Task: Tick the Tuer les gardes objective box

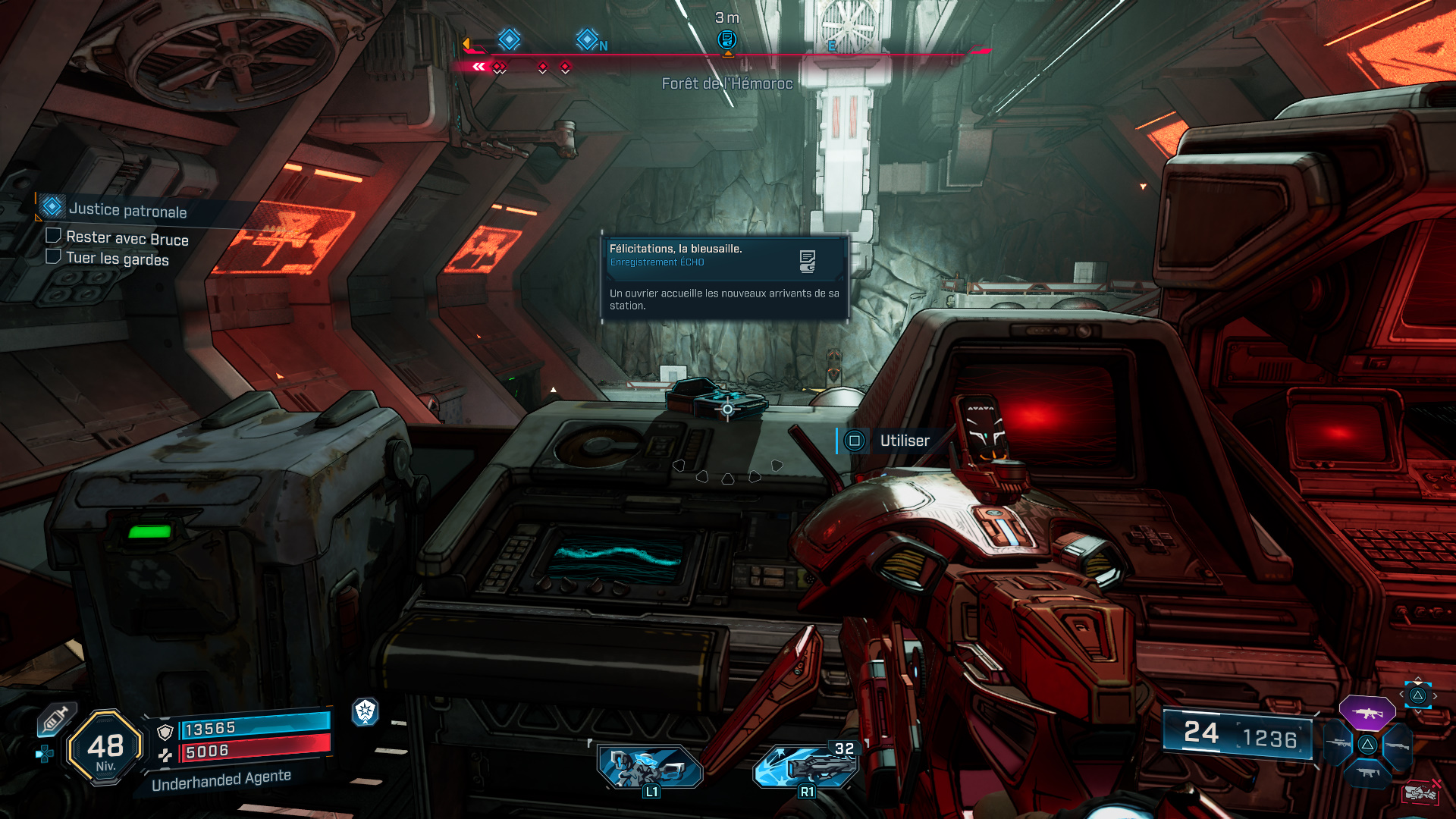Action: pos(54,256)
